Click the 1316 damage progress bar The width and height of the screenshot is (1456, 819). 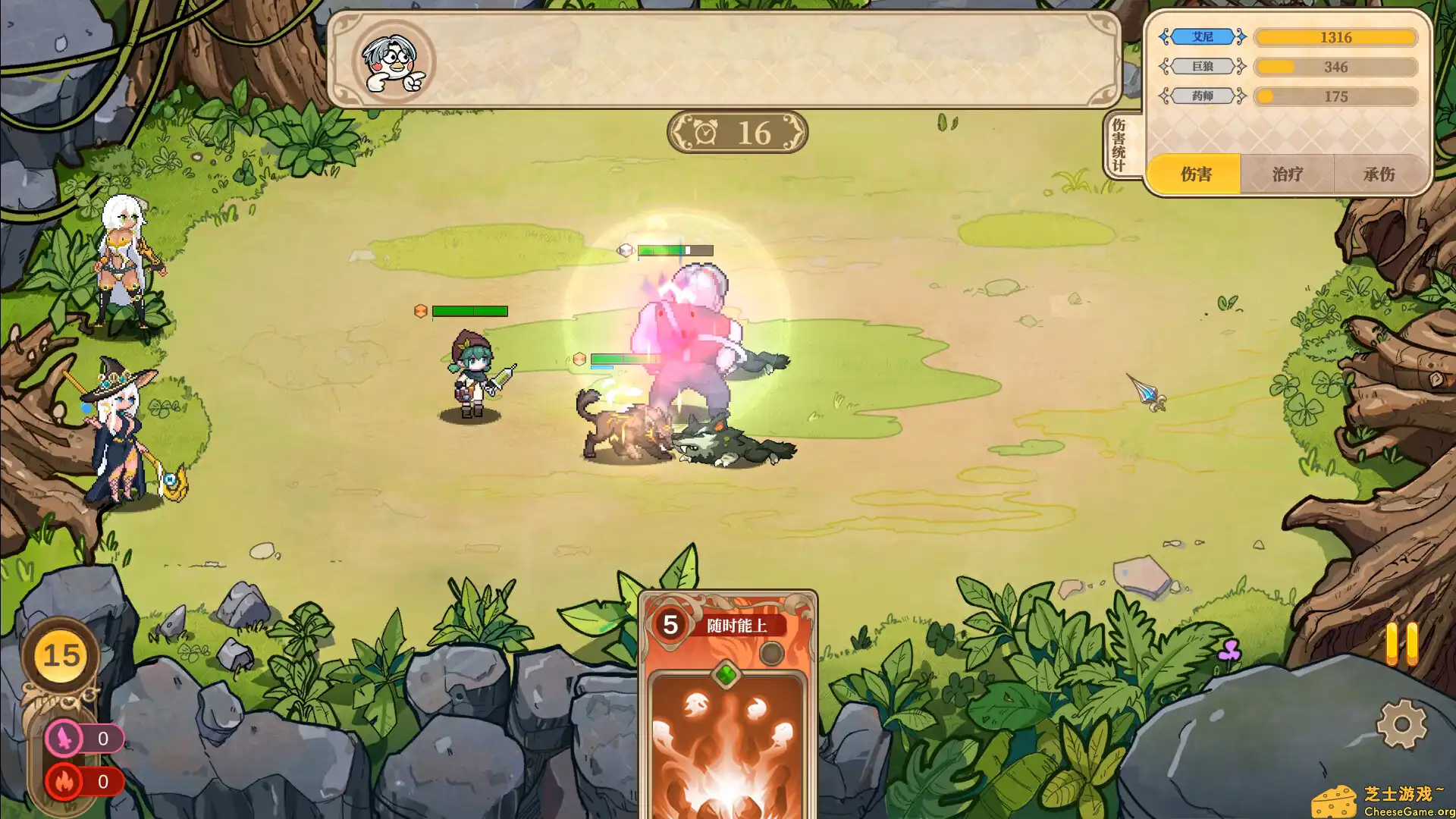[1336, 36]
